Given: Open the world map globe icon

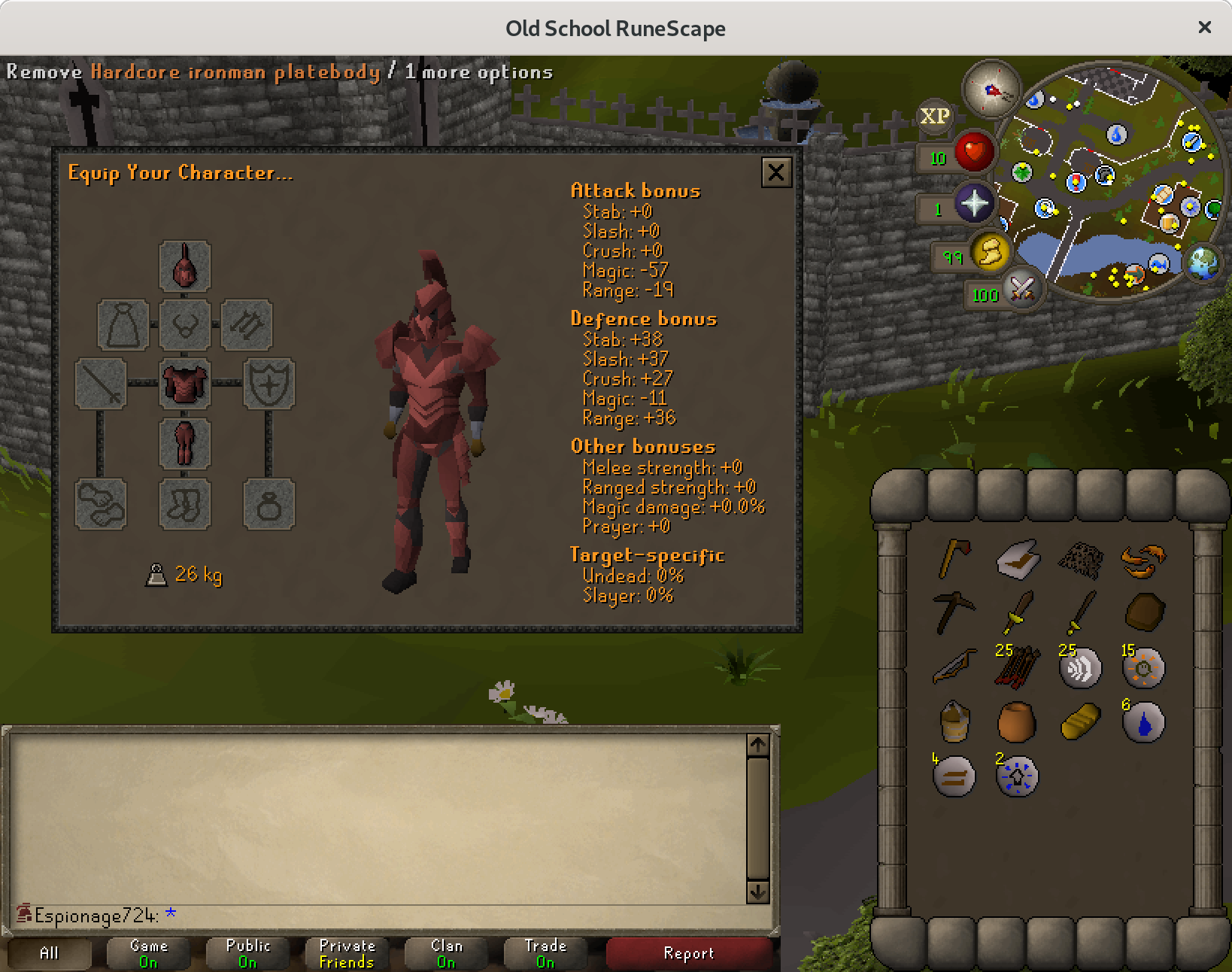Looking at the screenshot, I should 1203,263.
